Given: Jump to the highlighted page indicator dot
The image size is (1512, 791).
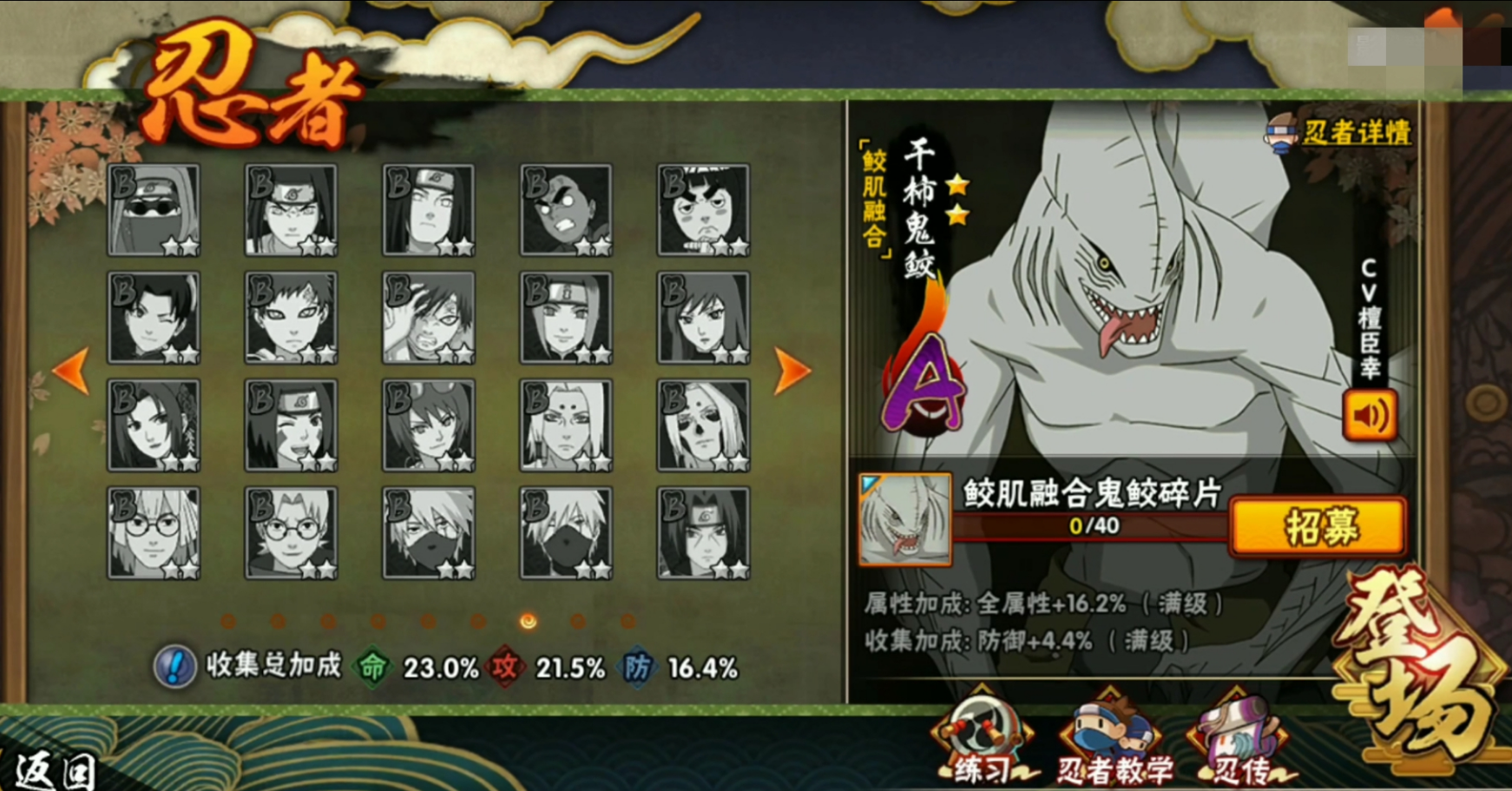Looking at the screenshot, I should tap(528, 621).
